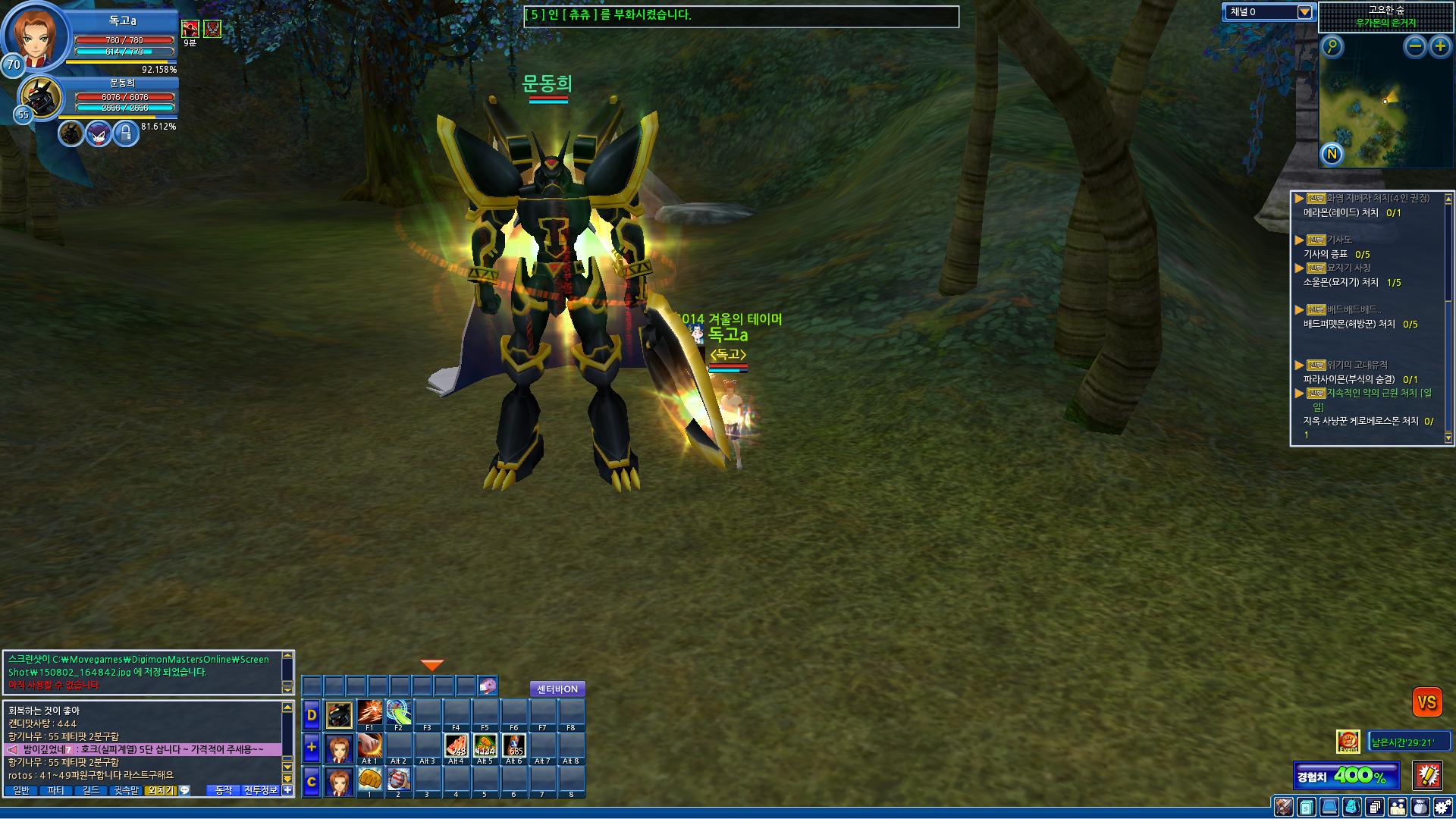The width and height of the screenshot is (1456, 819).
Task: Zoom in the minimap with the plus button
Action: (x=1439, y=47)
